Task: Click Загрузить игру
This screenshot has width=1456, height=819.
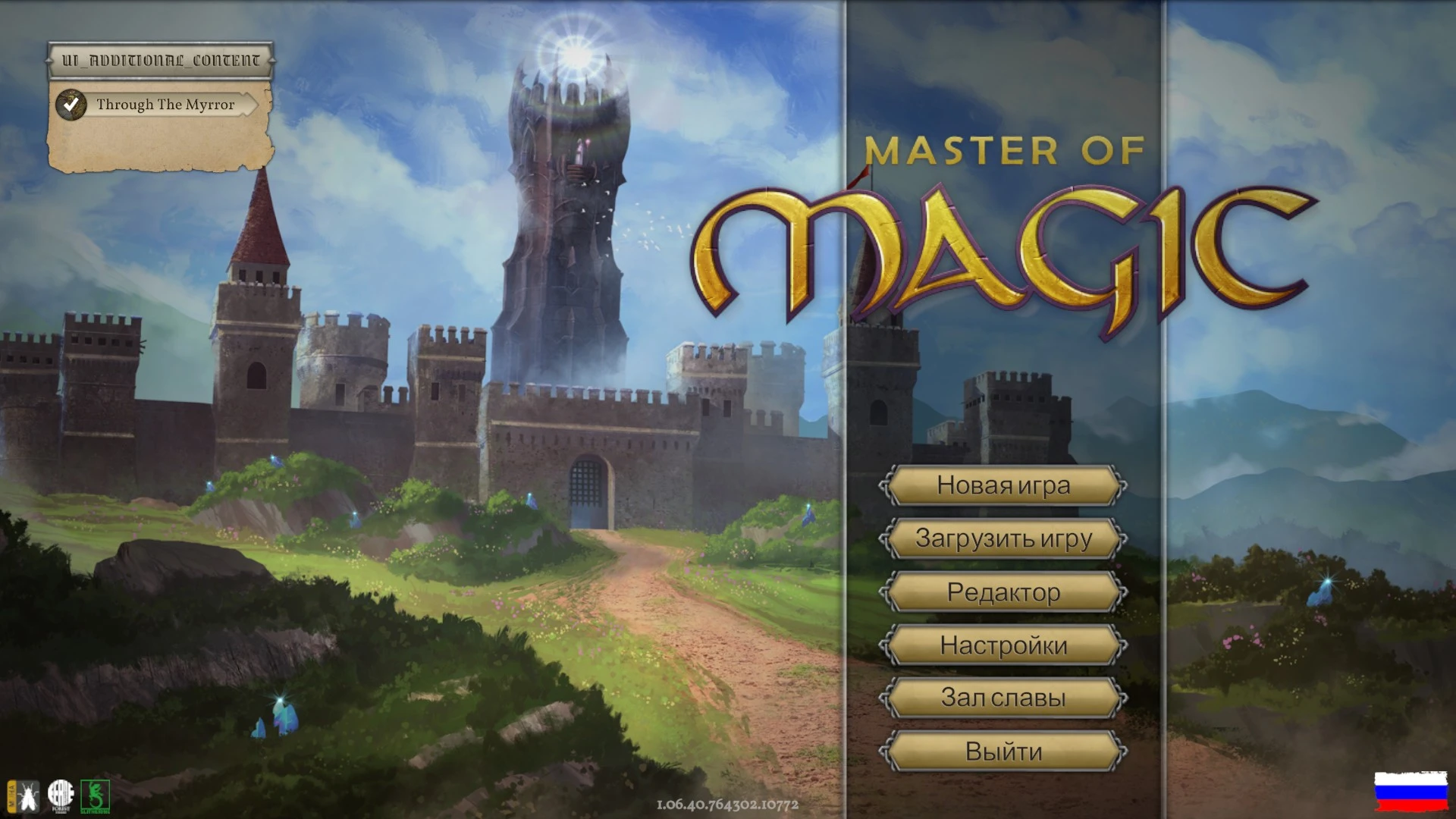Action: [x=1003, y=538]
